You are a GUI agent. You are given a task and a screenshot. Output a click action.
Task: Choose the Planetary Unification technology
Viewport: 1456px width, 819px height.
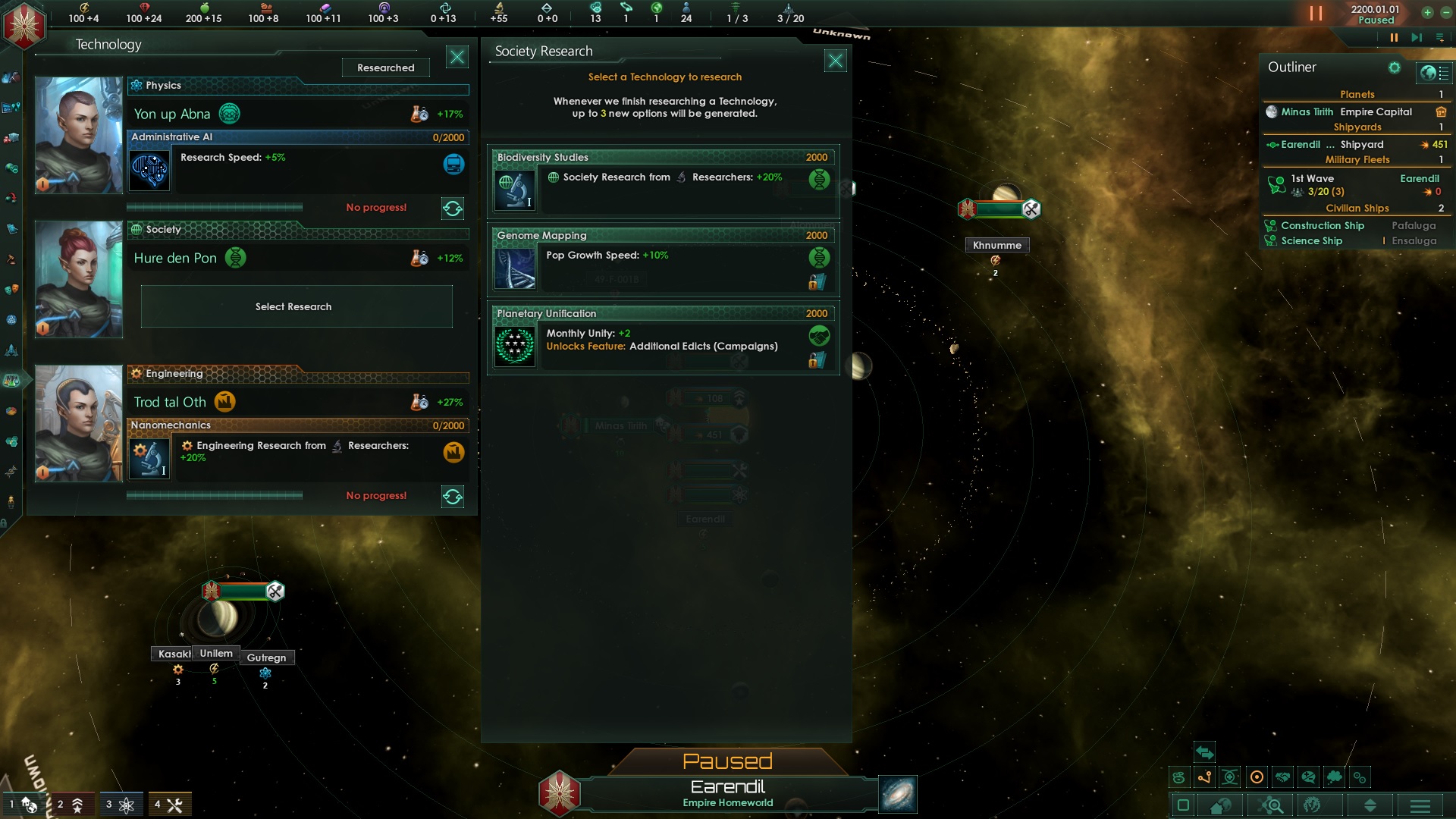[x=662, y=339]
